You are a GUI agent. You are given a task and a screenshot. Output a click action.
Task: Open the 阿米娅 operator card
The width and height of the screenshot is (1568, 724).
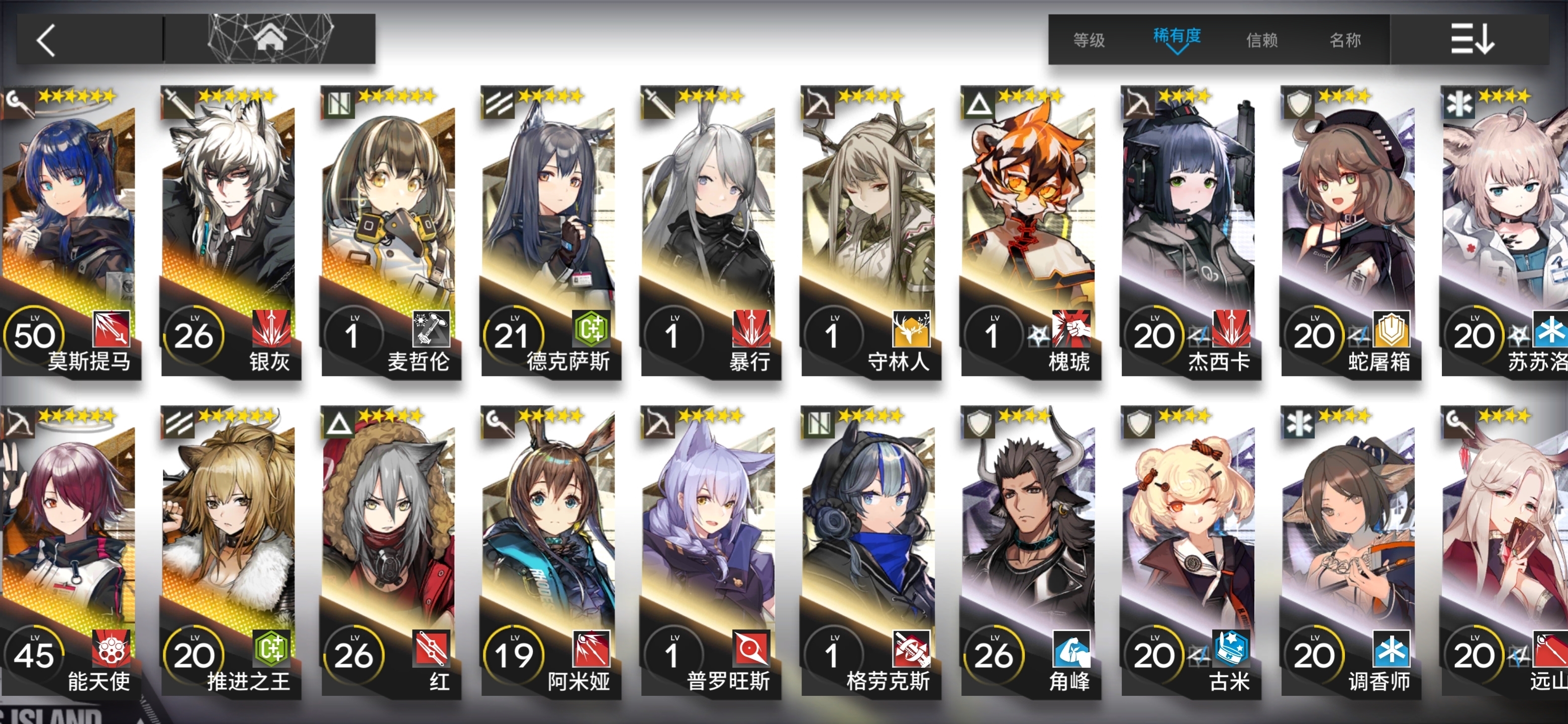pyautogui.click(x=550, y=551)
